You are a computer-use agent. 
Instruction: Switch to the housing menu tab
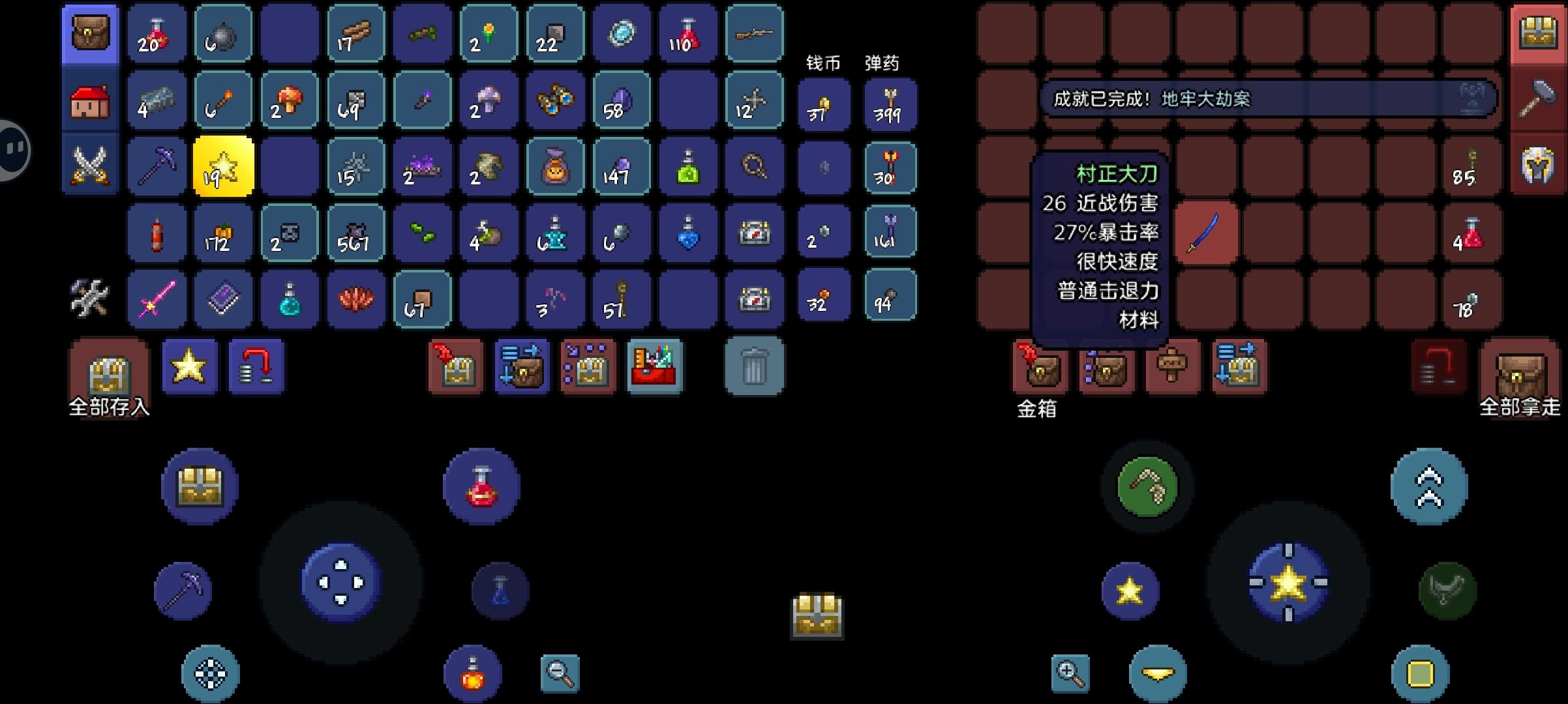tap(90, 101)
